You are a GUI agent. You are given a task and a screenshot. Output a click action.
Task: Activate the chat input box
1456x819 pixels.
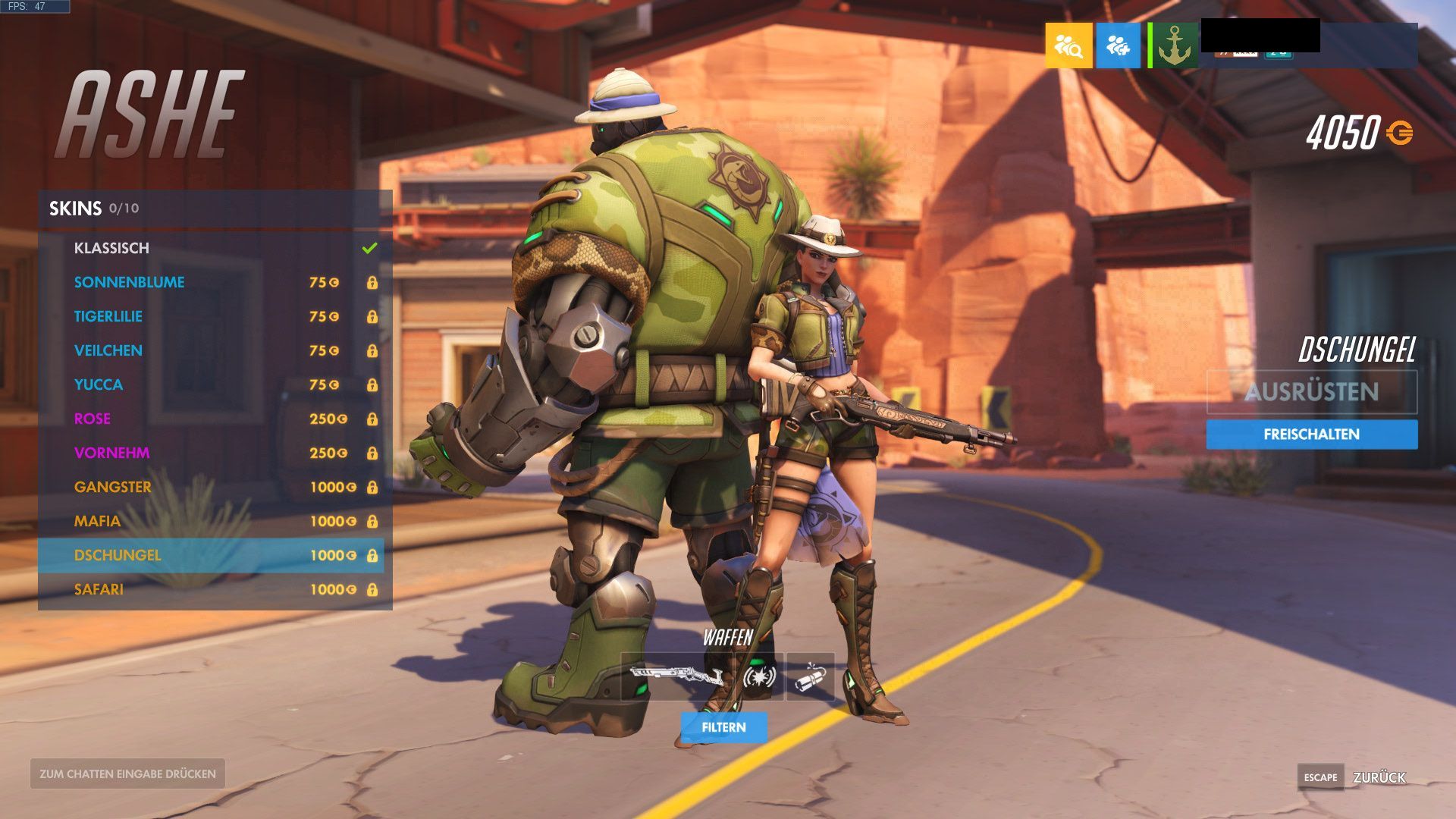click(x=127, y=773)
